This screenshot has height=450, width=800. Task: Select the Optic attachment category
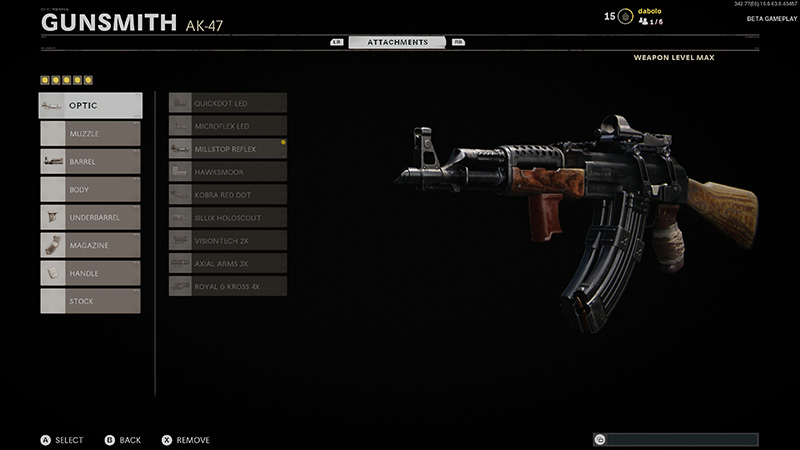tap(90, 105)
